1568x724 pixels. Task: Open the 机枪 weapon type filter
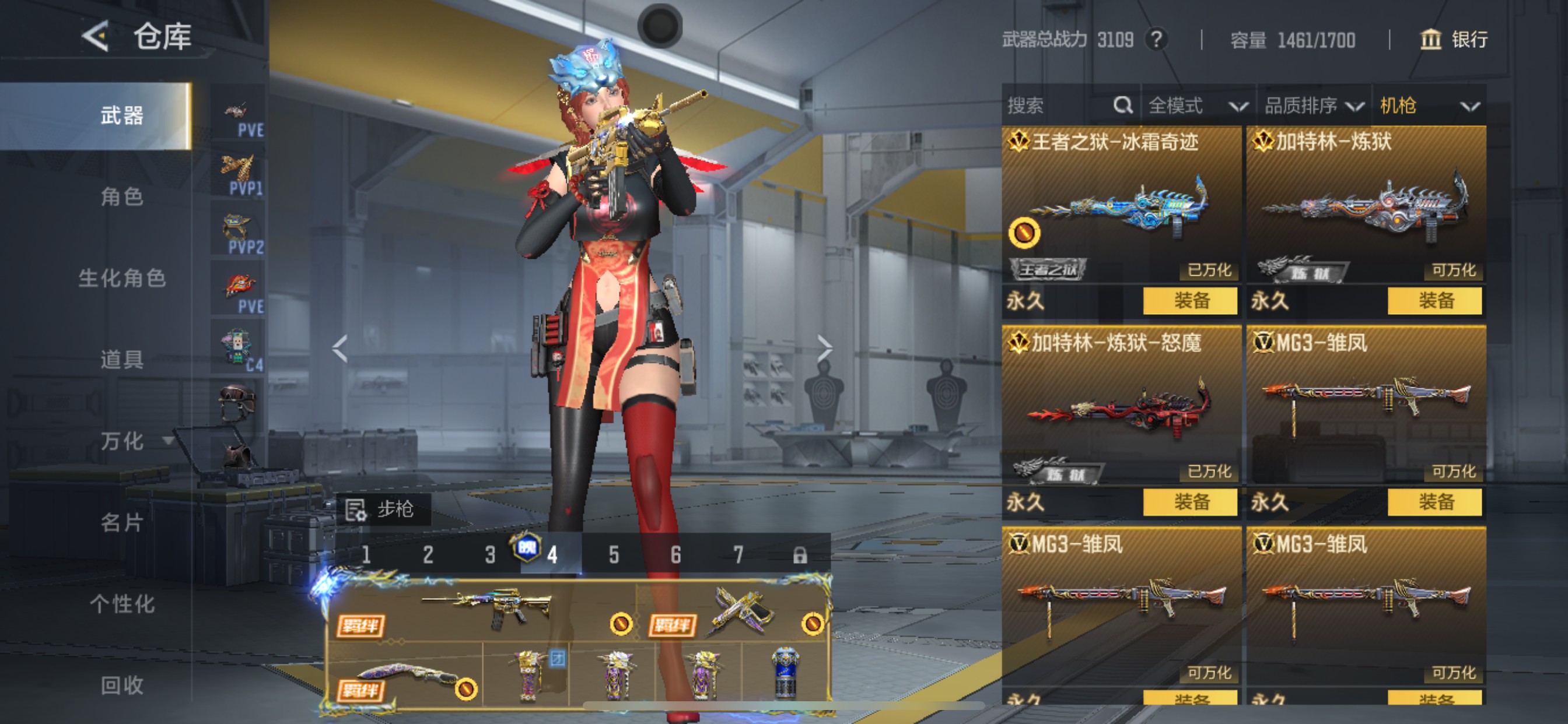1428,106
